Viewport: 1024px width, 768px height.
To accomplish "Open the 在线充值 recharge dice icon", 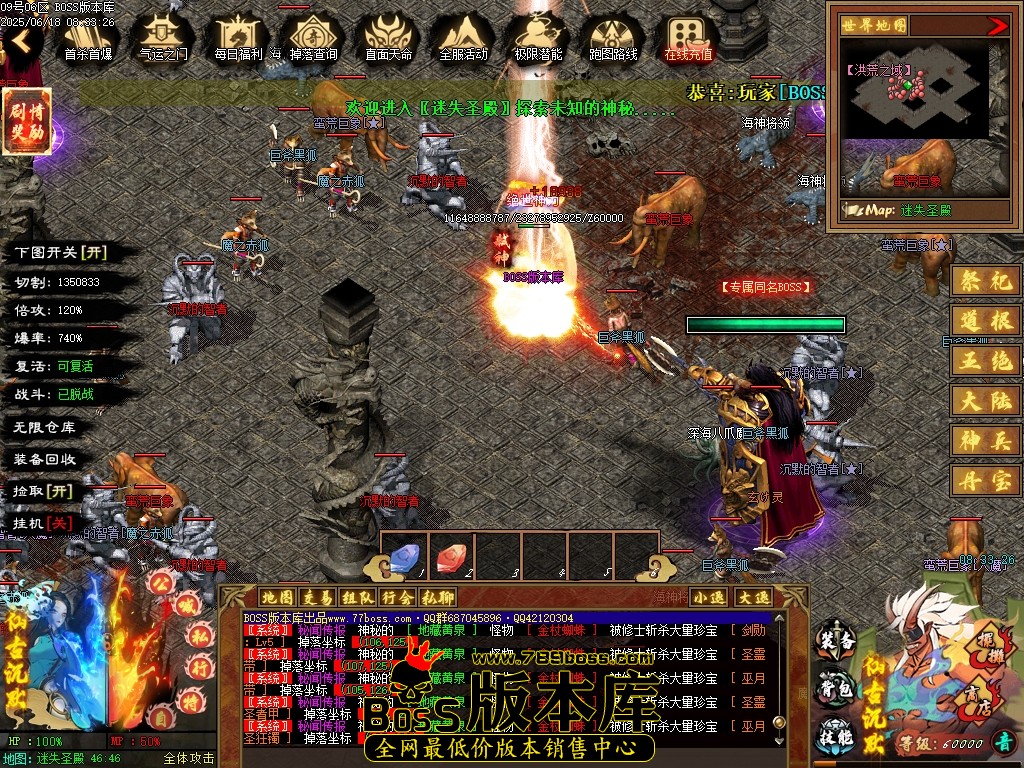I will tap(688, 38).
